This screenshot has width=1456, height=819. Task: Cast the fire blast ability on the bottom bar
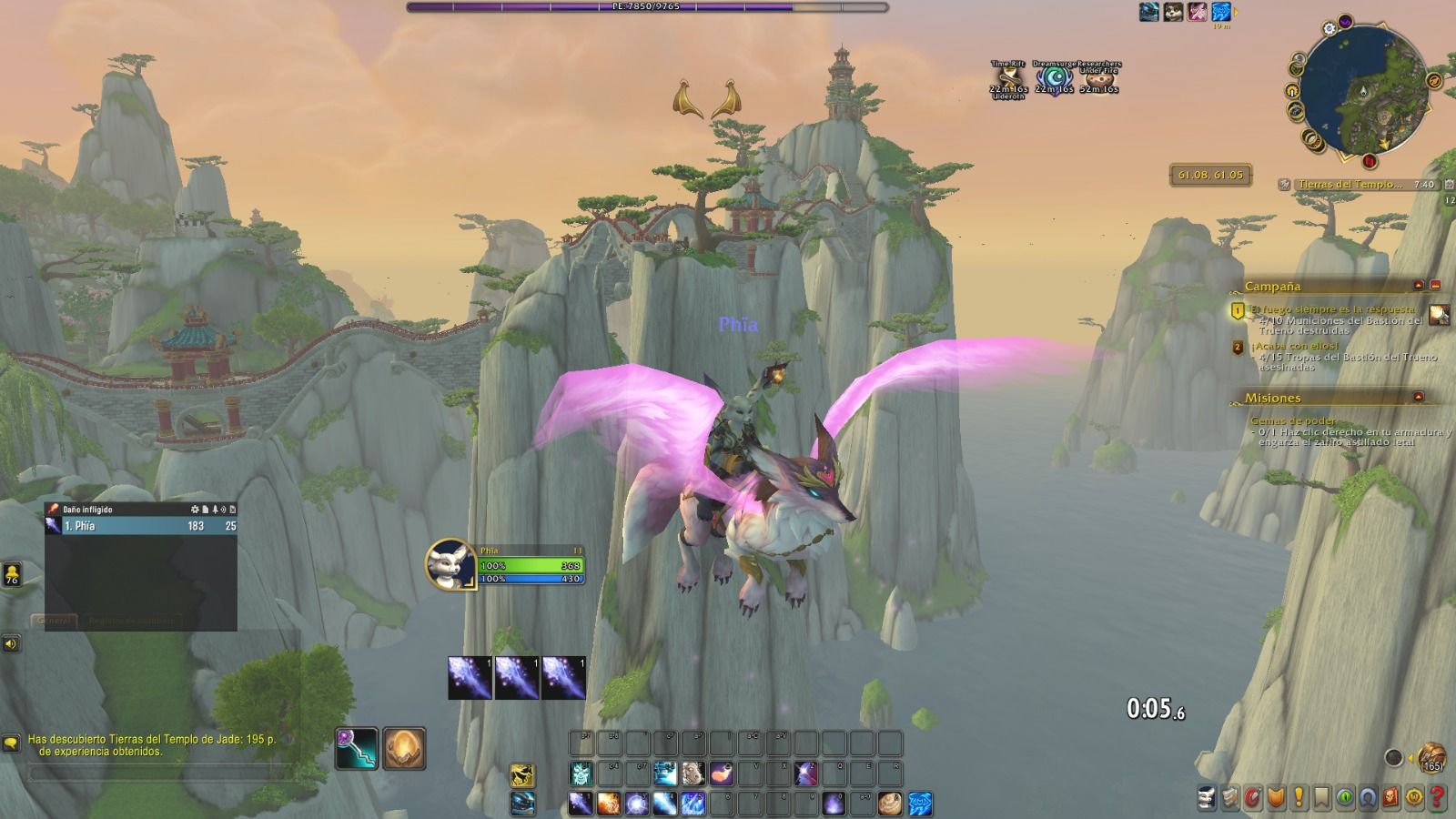point(609,804)
